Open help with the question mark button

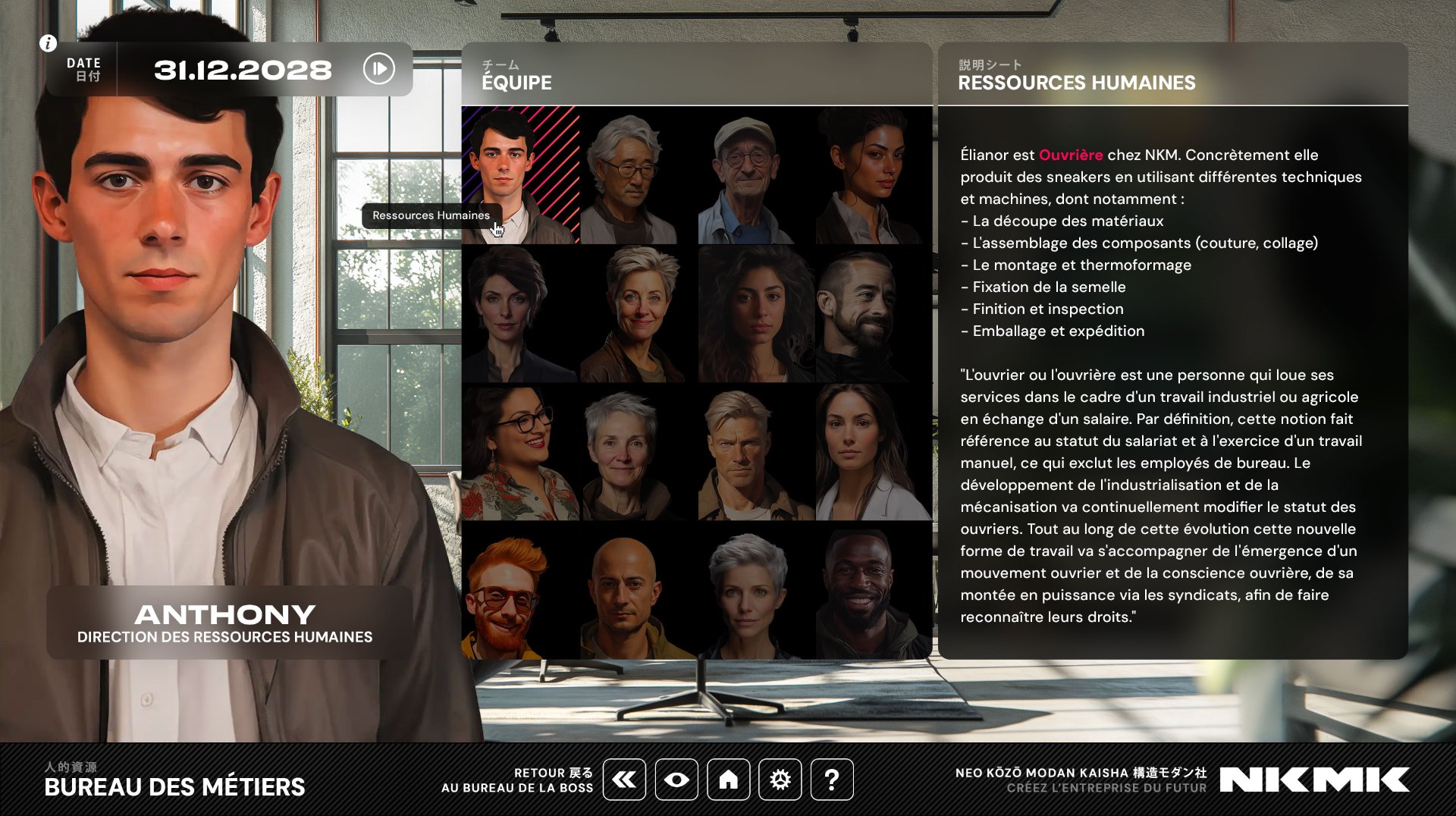832,779
